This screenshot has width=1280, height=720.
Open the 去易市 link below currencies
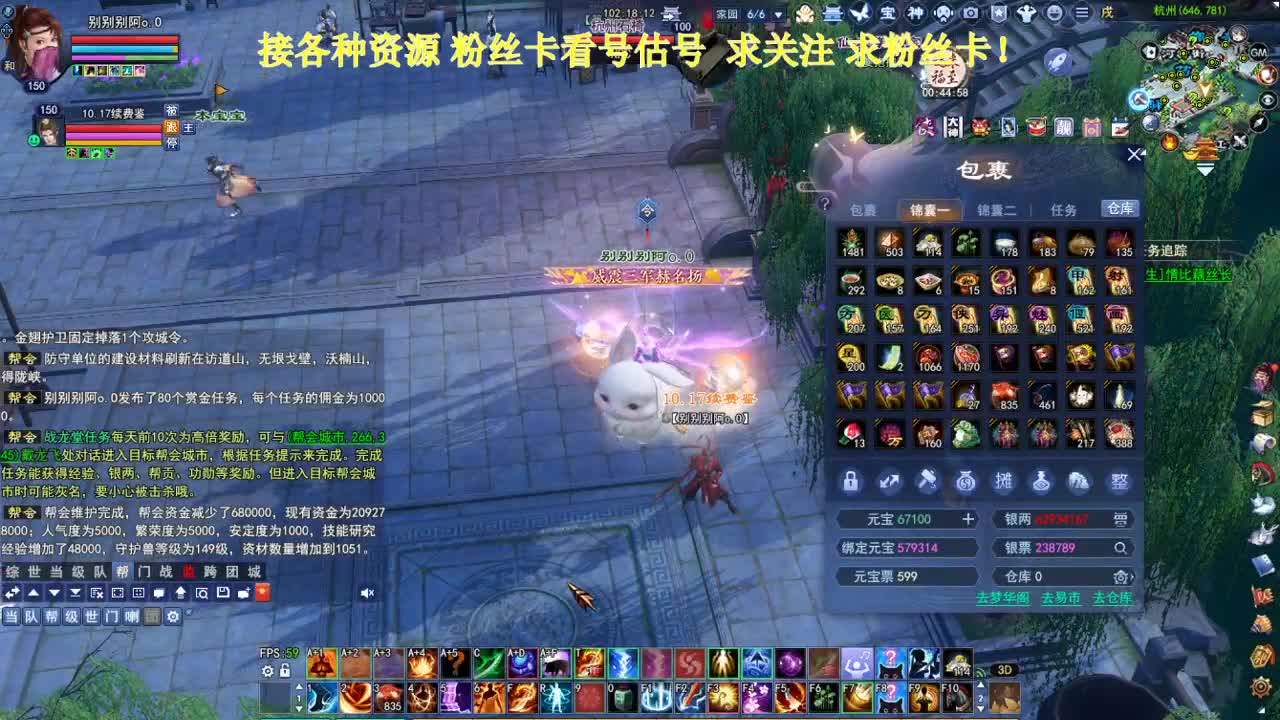pos(1060,597)
